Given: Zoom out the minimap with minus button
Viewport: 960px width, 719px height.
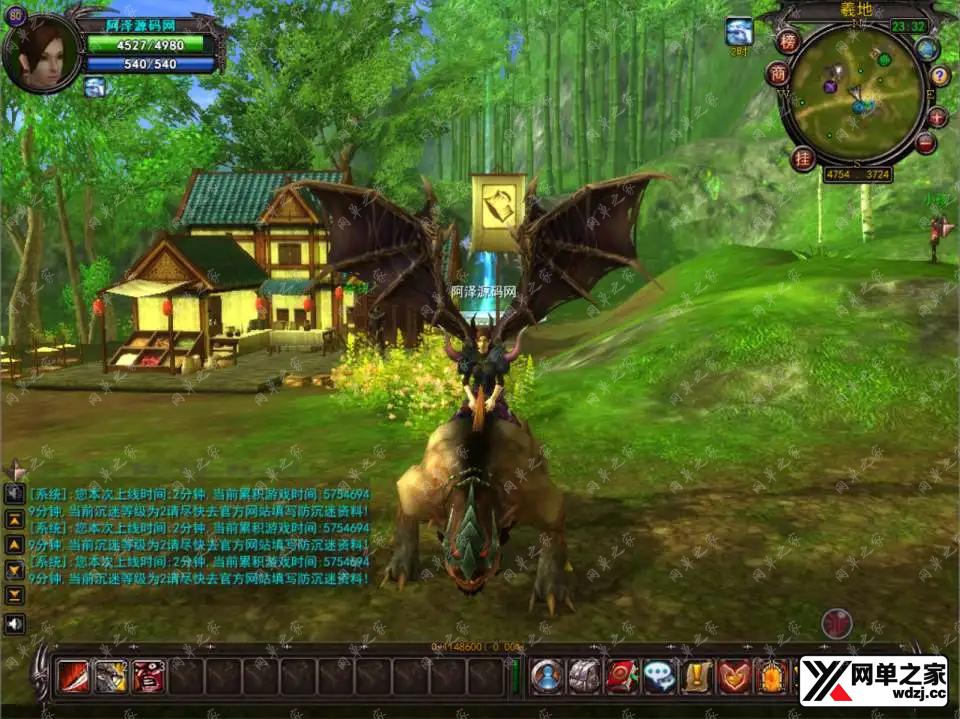Looking at the screenshot, I should (926, 143).
